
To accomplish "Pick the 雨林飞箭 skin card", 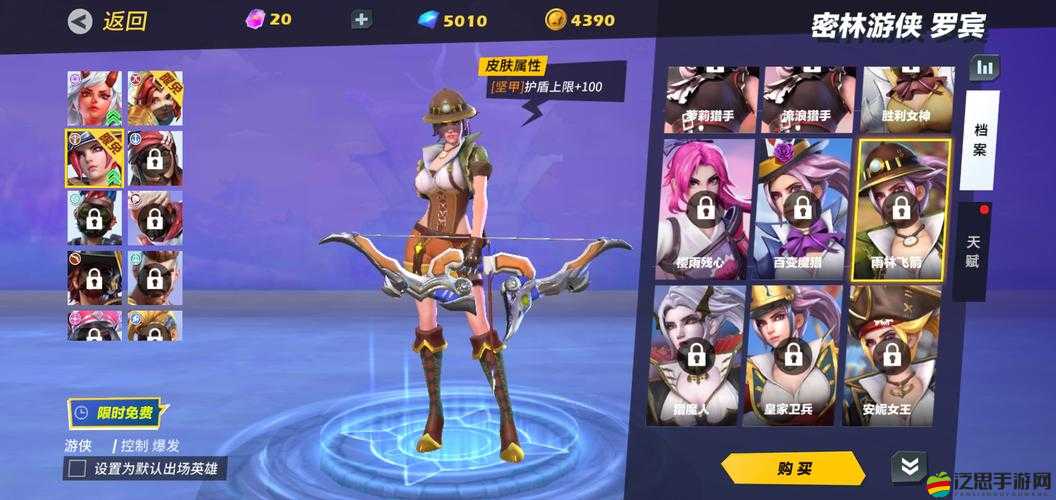I will (899, 210).
